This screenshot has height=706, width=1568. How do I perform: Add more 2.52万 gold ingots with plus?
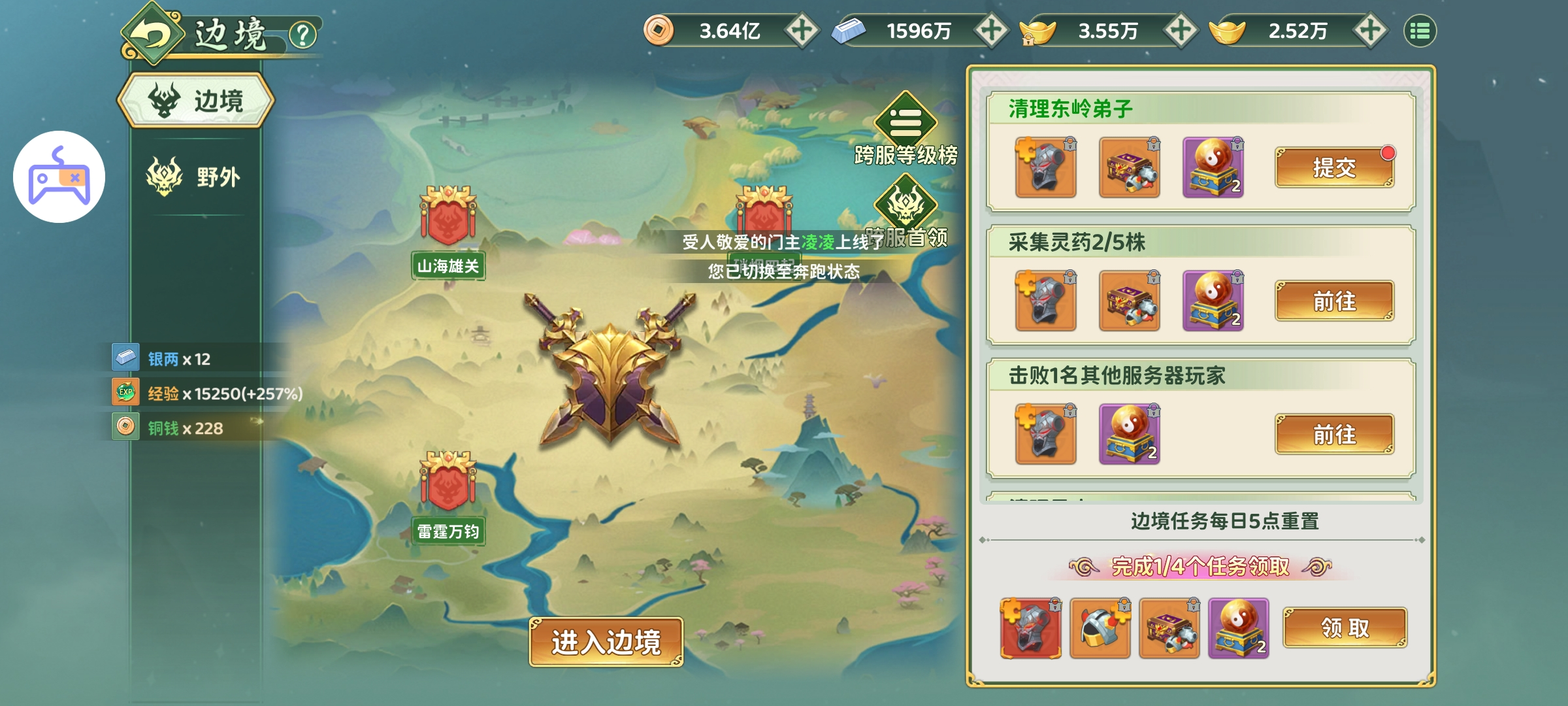coord(1370,31)
